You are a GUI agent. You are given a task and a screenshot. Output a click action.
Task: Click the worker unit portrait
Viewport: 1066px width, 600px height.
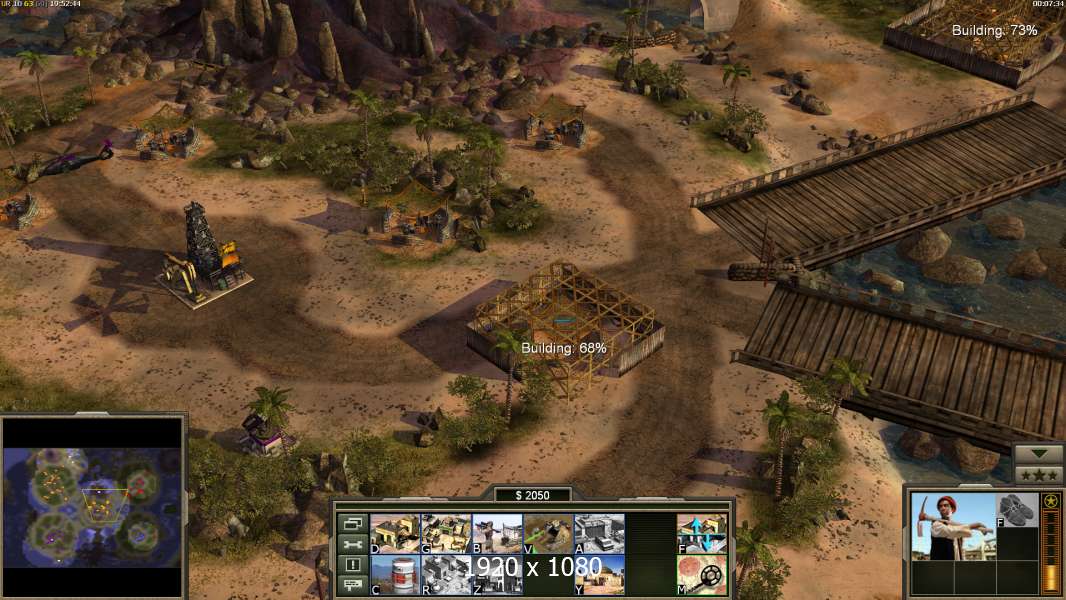pyautogui.click(x=953, y=526)
